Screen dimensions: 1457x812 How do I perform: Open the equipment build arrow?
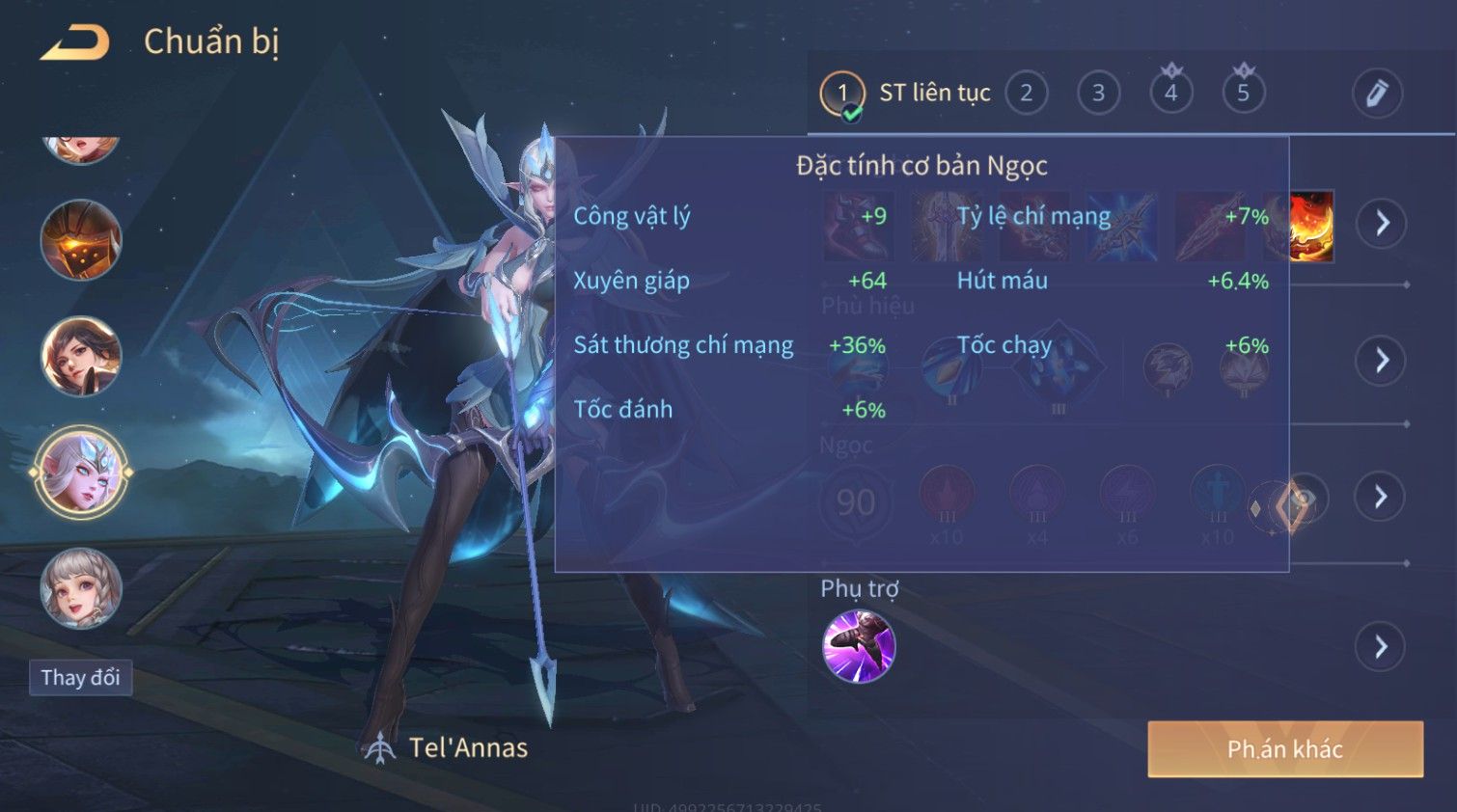1382,224
